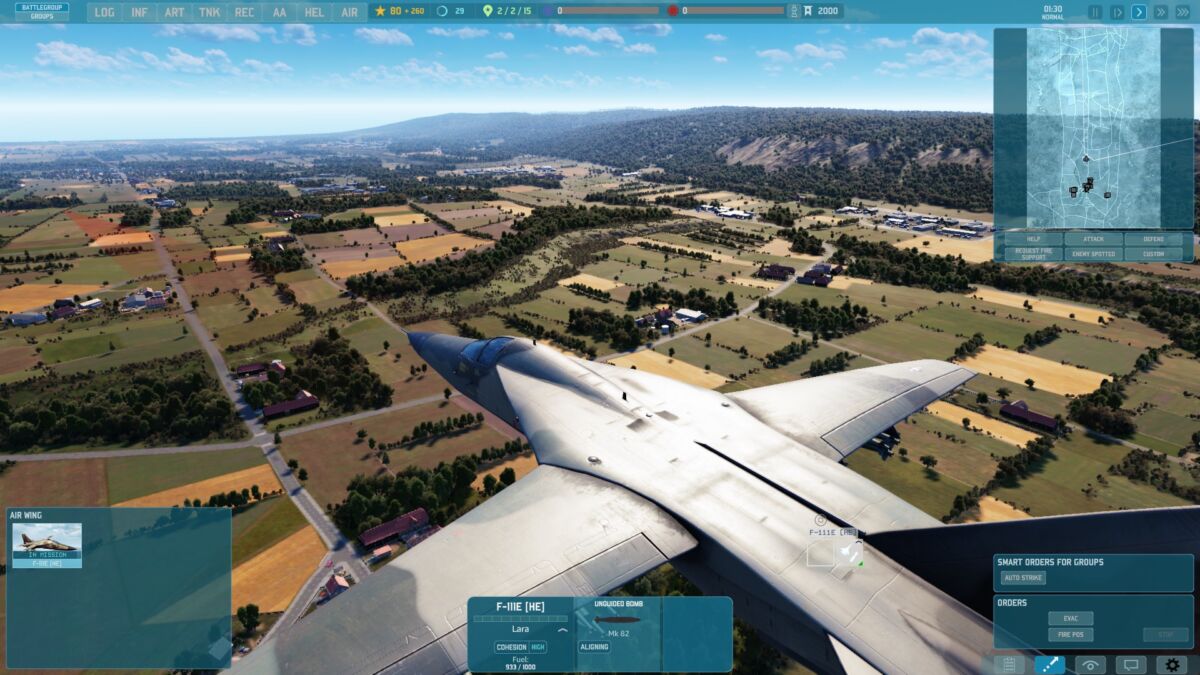The width and height of the screenshot is (1200, 675).
Task: Choose the Mk 82 unguided bomb weapon
Action: pyautogui.click(x=617, y=621)
